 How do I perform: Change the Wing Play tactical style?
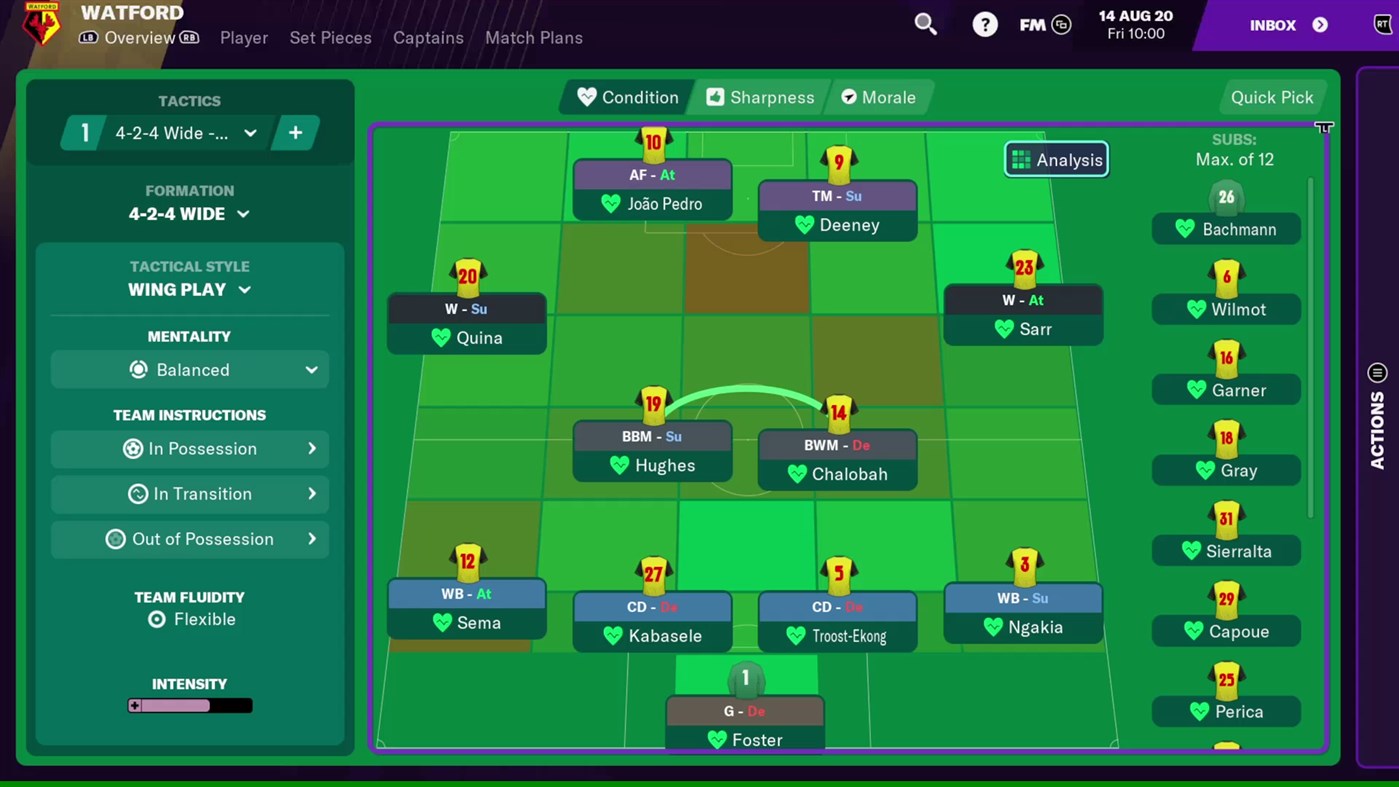click(189, 289)
